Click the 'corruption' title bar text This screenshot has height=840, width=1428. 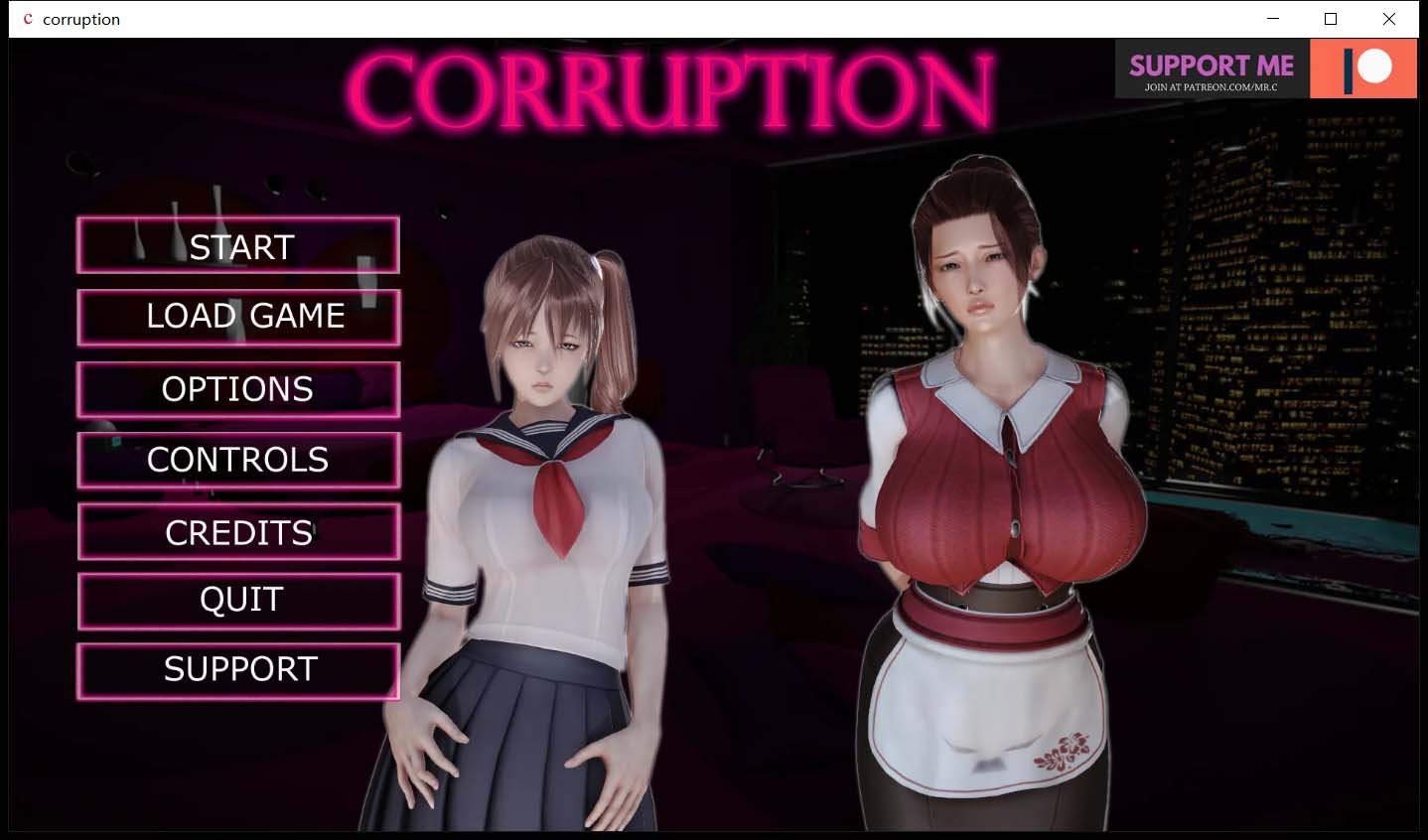[x=83, y=19]
